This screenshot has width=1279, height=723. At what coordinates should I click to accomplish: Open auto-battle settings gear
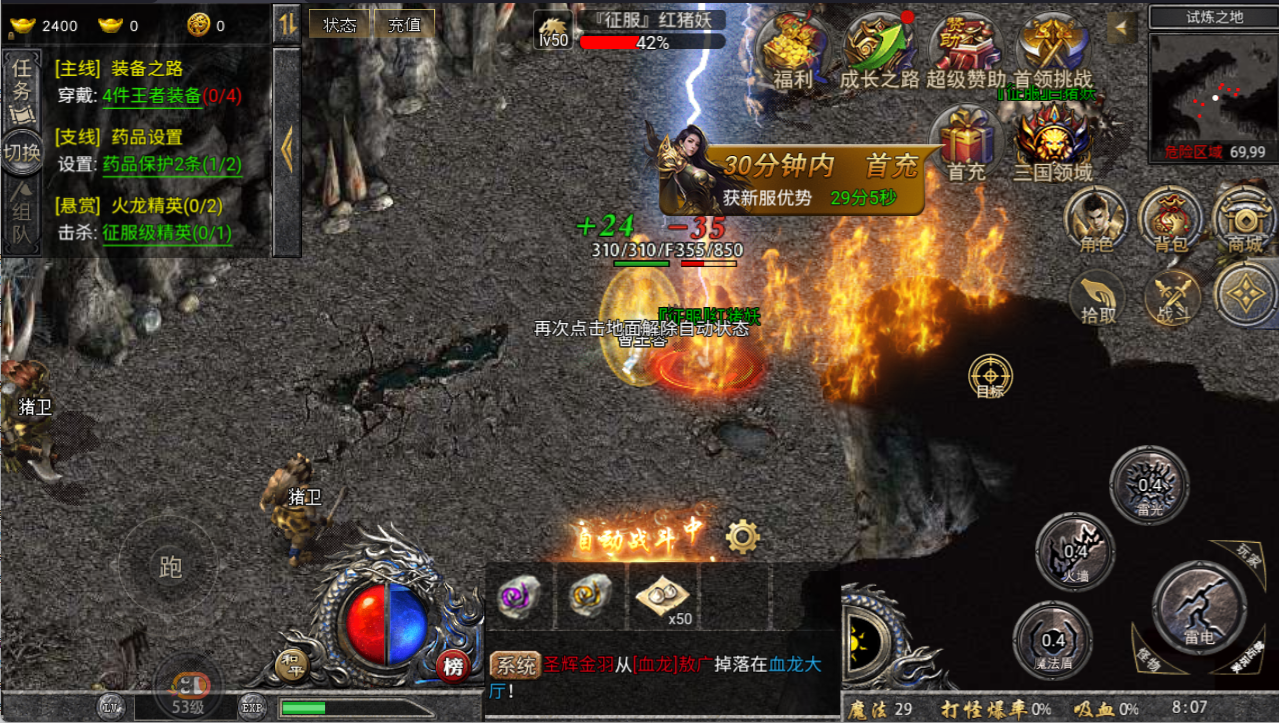point(742,537)
